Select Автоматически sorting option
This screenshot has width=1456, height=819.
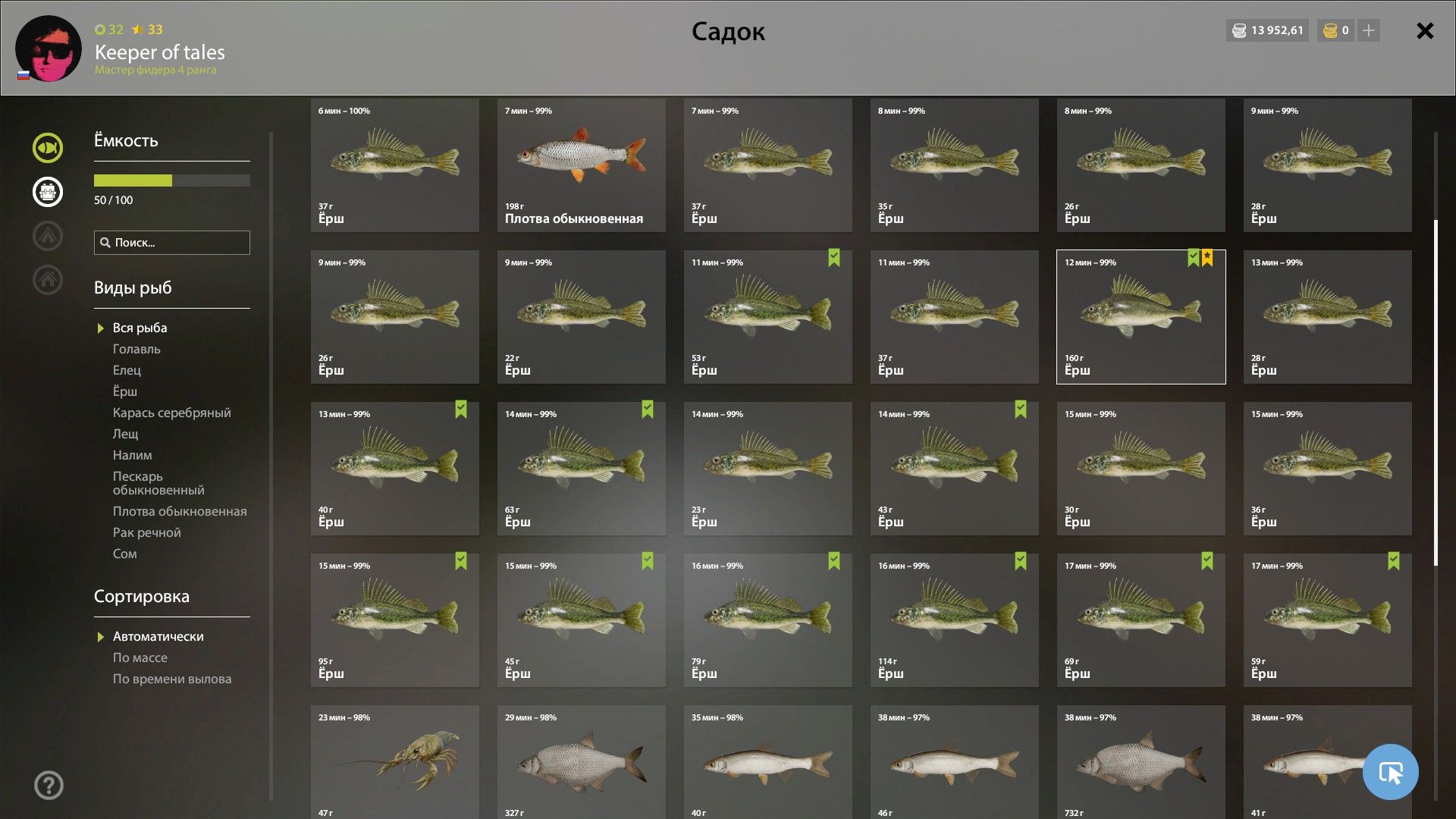coord(158,636)
